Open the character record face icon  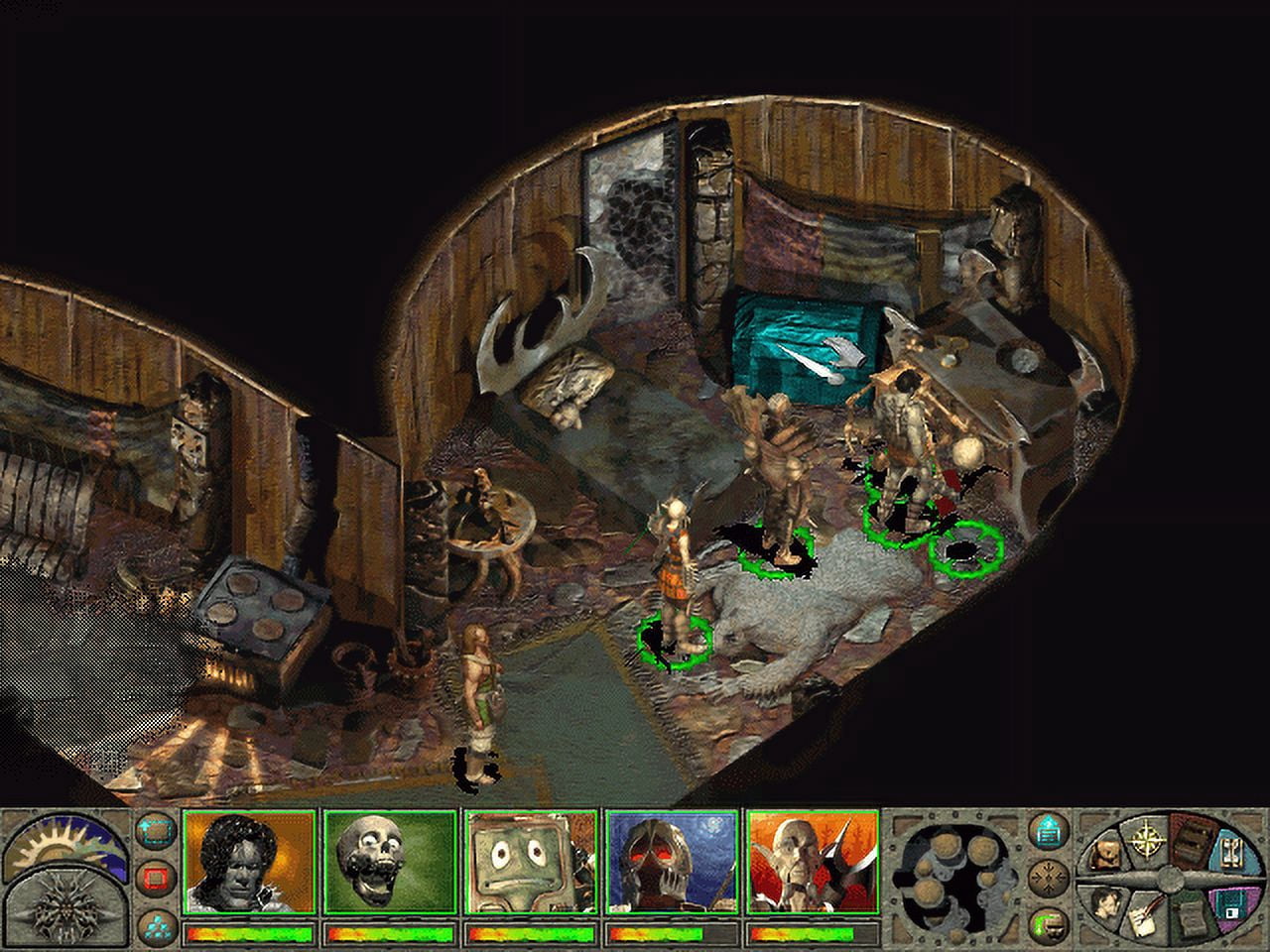pos(1108,904)
